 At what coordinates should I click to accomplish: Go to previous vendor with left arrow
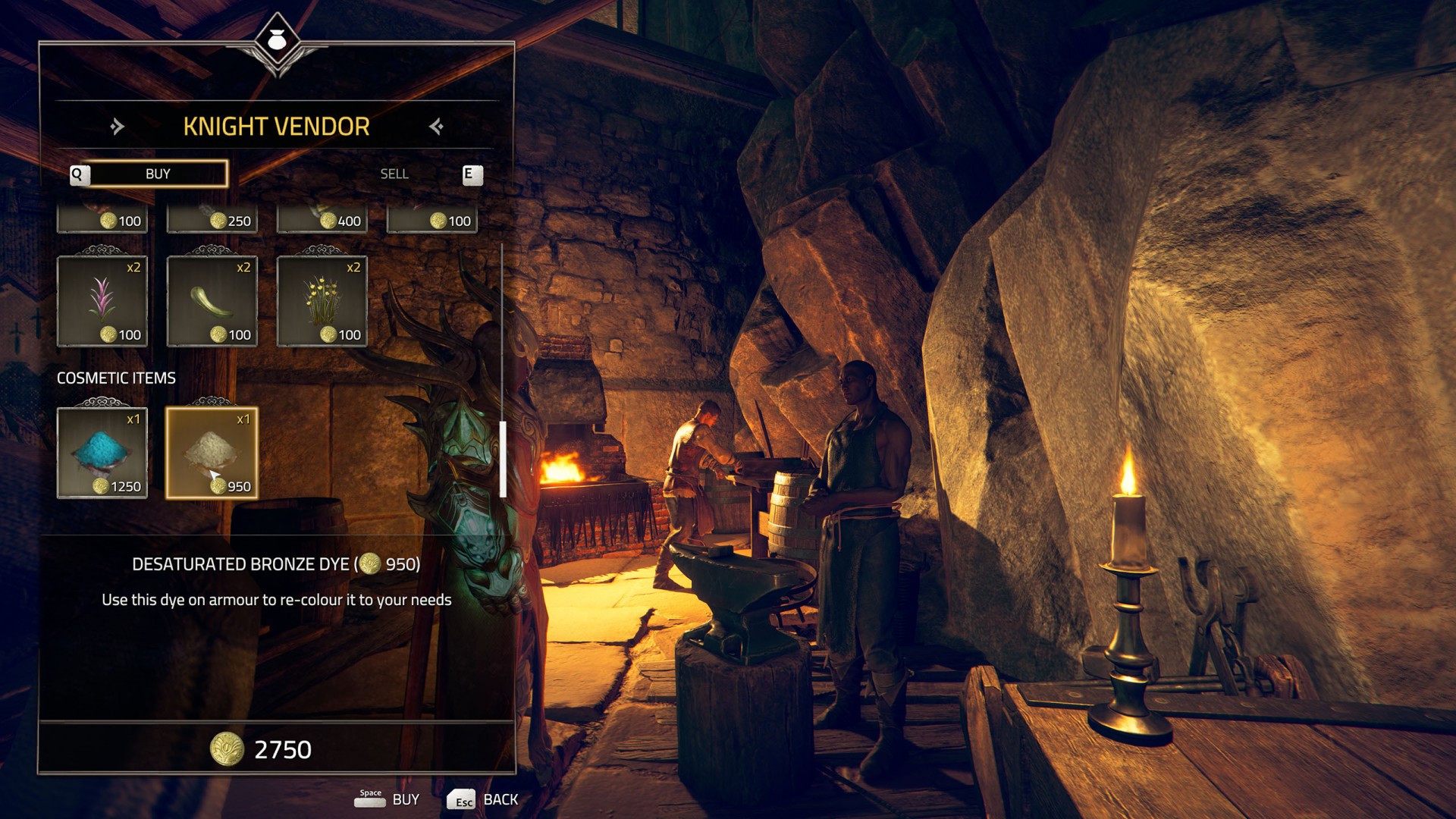click(117, 126)
